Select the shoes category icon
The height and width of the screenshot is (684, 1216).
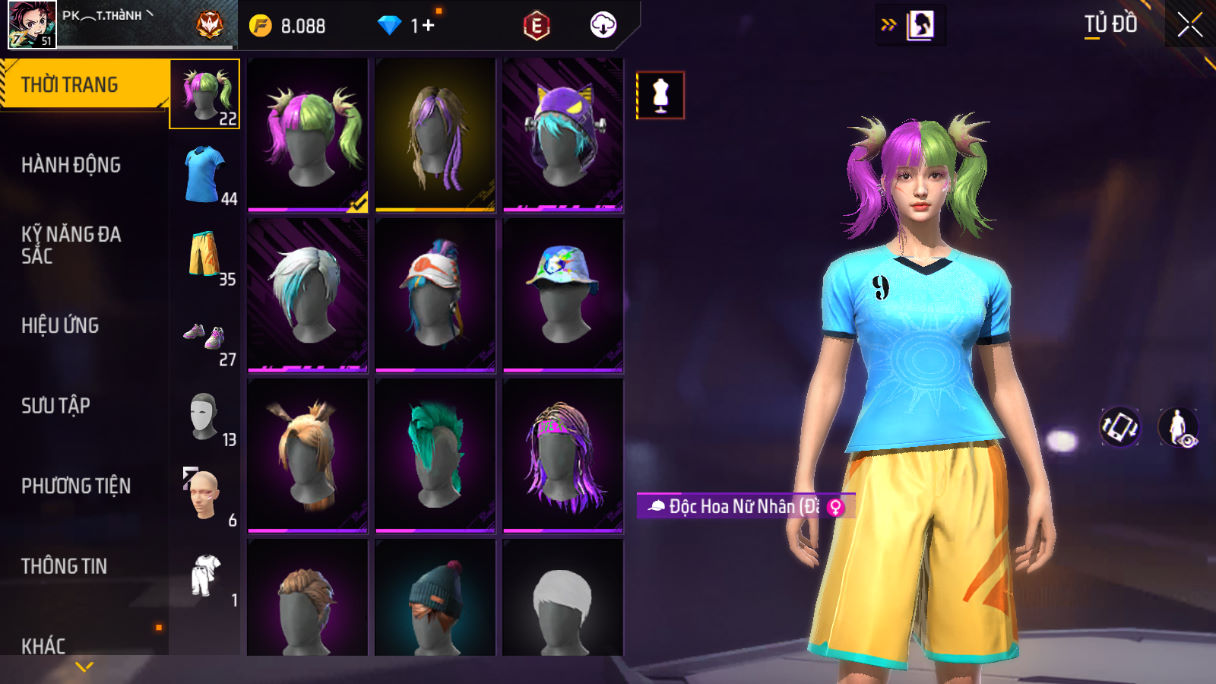pos(205,337)
